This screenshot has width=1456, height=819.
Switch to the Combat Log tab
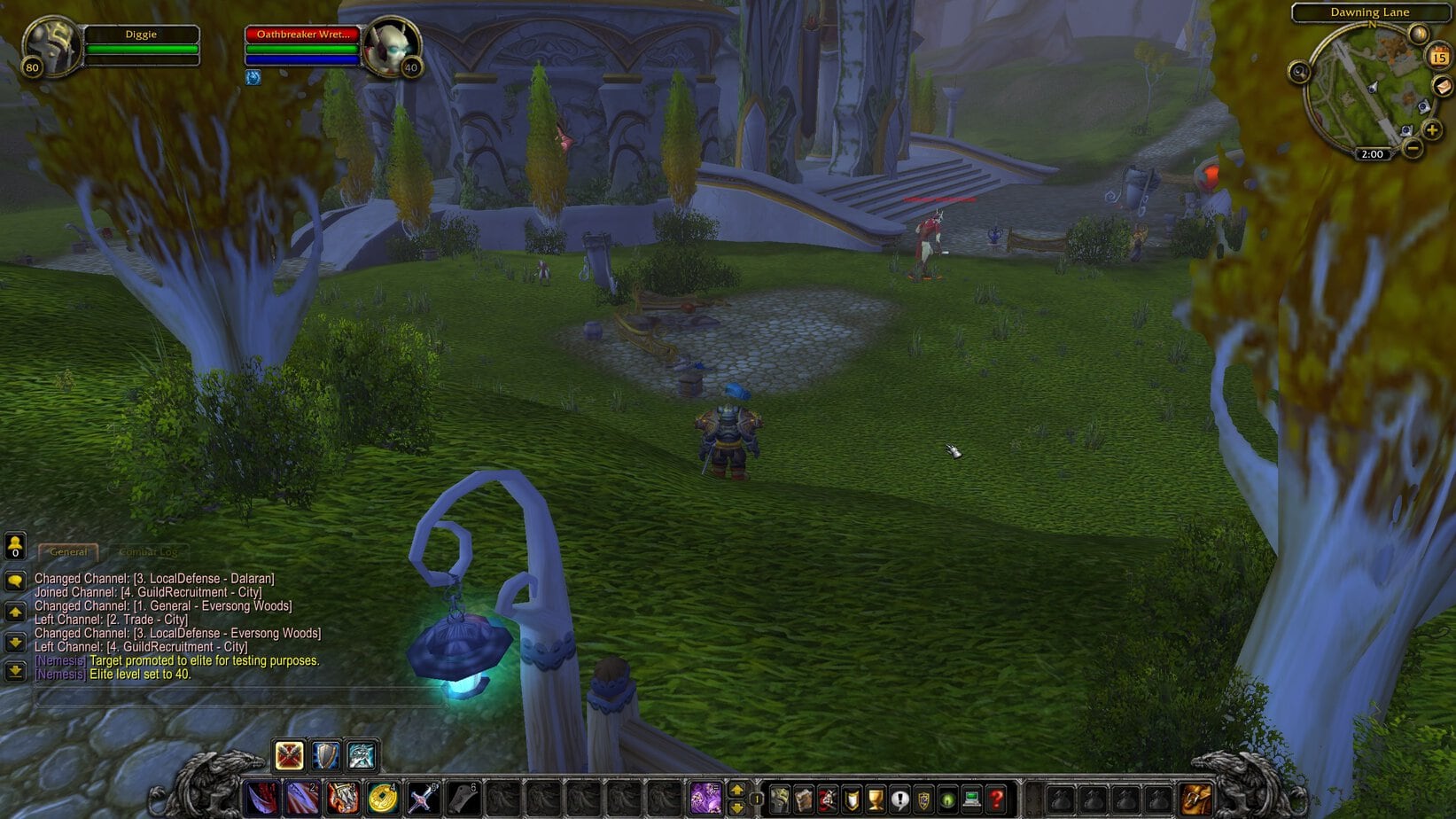147,551
